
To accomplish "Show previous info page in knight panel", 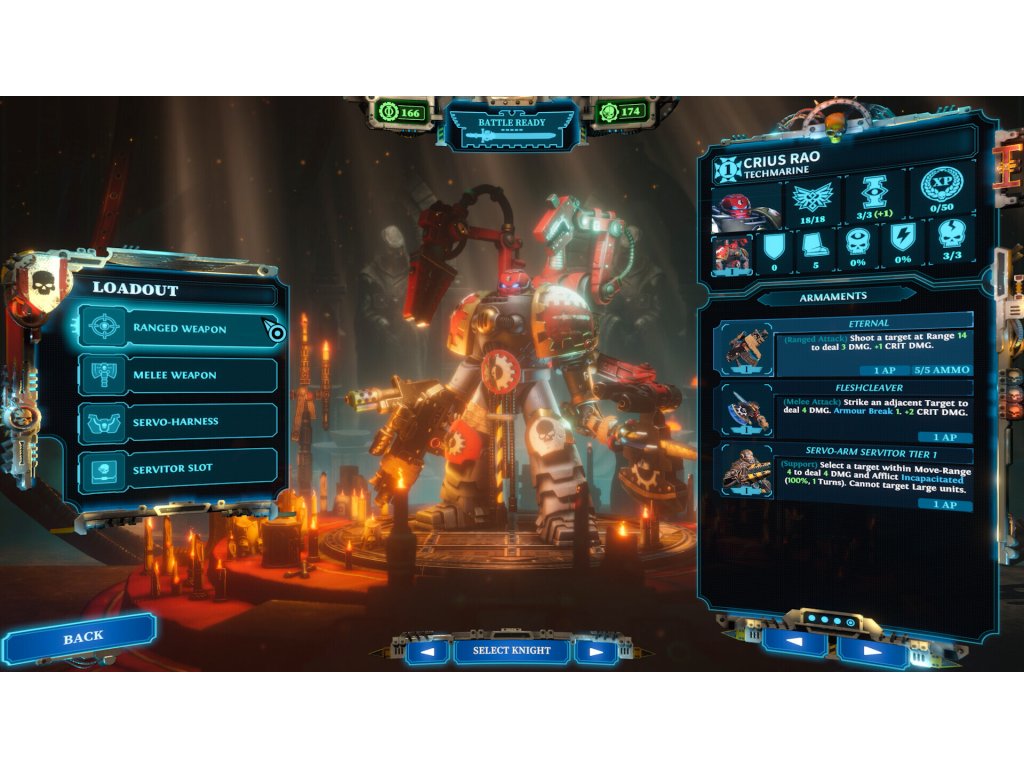I will click(x=794, y=645).
